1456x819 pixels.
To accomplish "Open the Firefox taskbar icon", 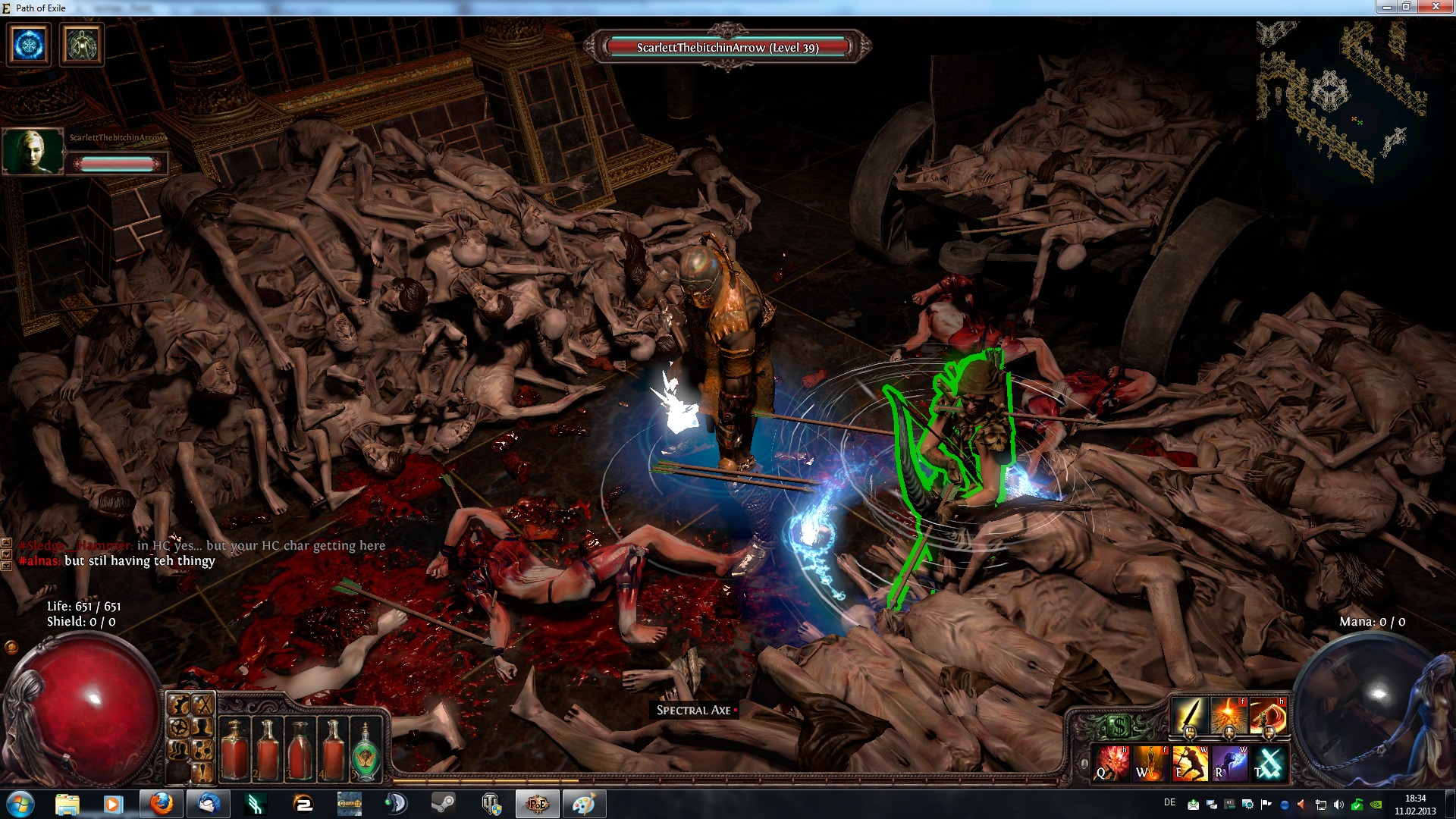I will click(x=161, y=803).
